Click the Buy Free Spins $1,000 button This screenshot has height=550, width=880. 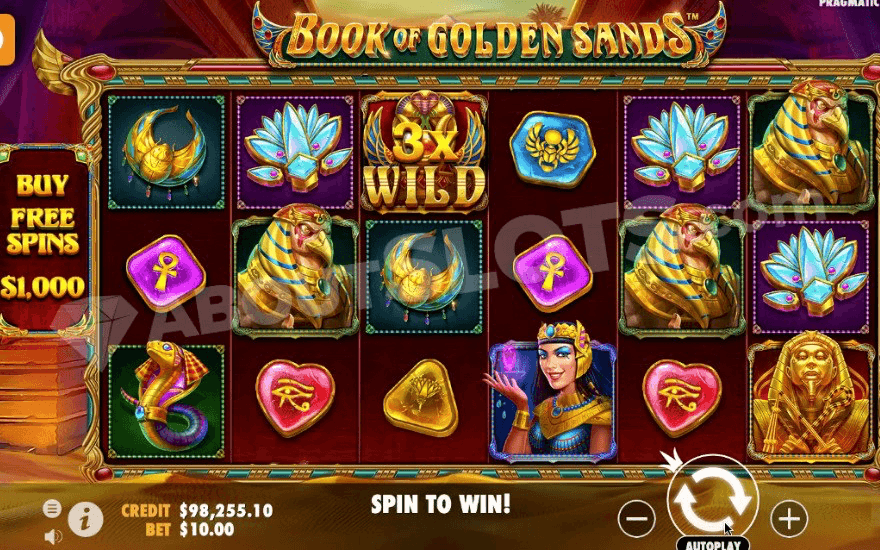tap(42, 237)
